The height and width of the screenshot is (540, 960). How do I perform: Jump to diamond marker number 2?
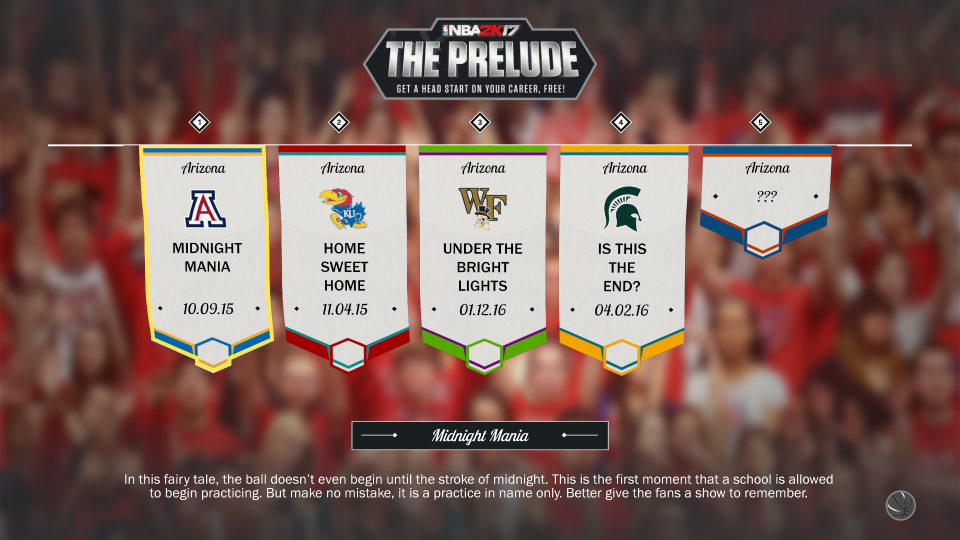pyautogui.click(x=340, y=123)
